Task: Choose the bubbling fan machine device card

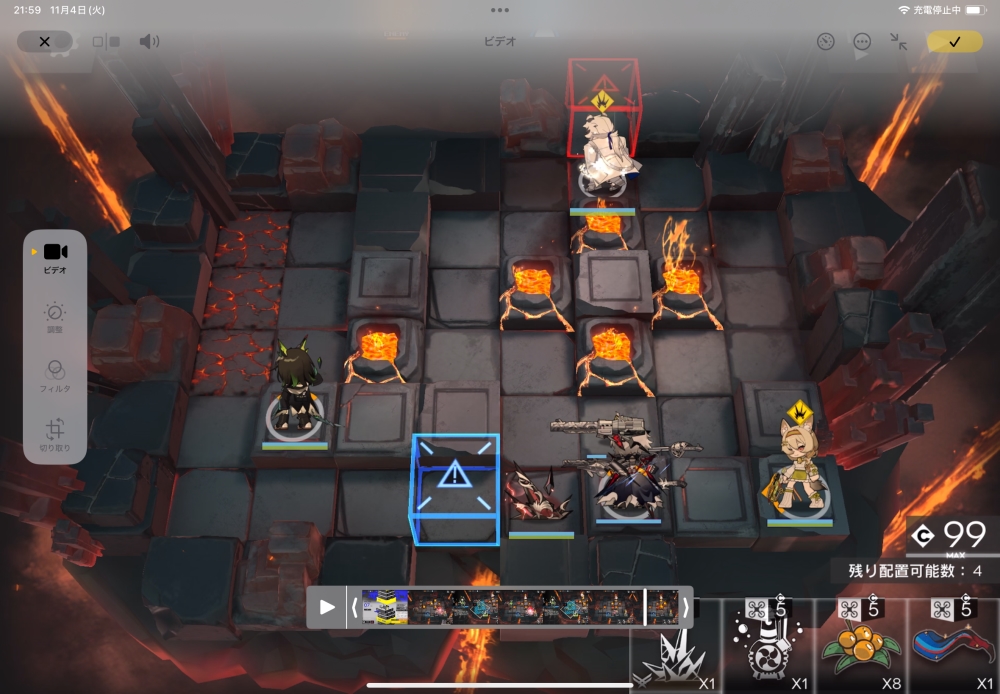Action: click(x=768, y=647)
